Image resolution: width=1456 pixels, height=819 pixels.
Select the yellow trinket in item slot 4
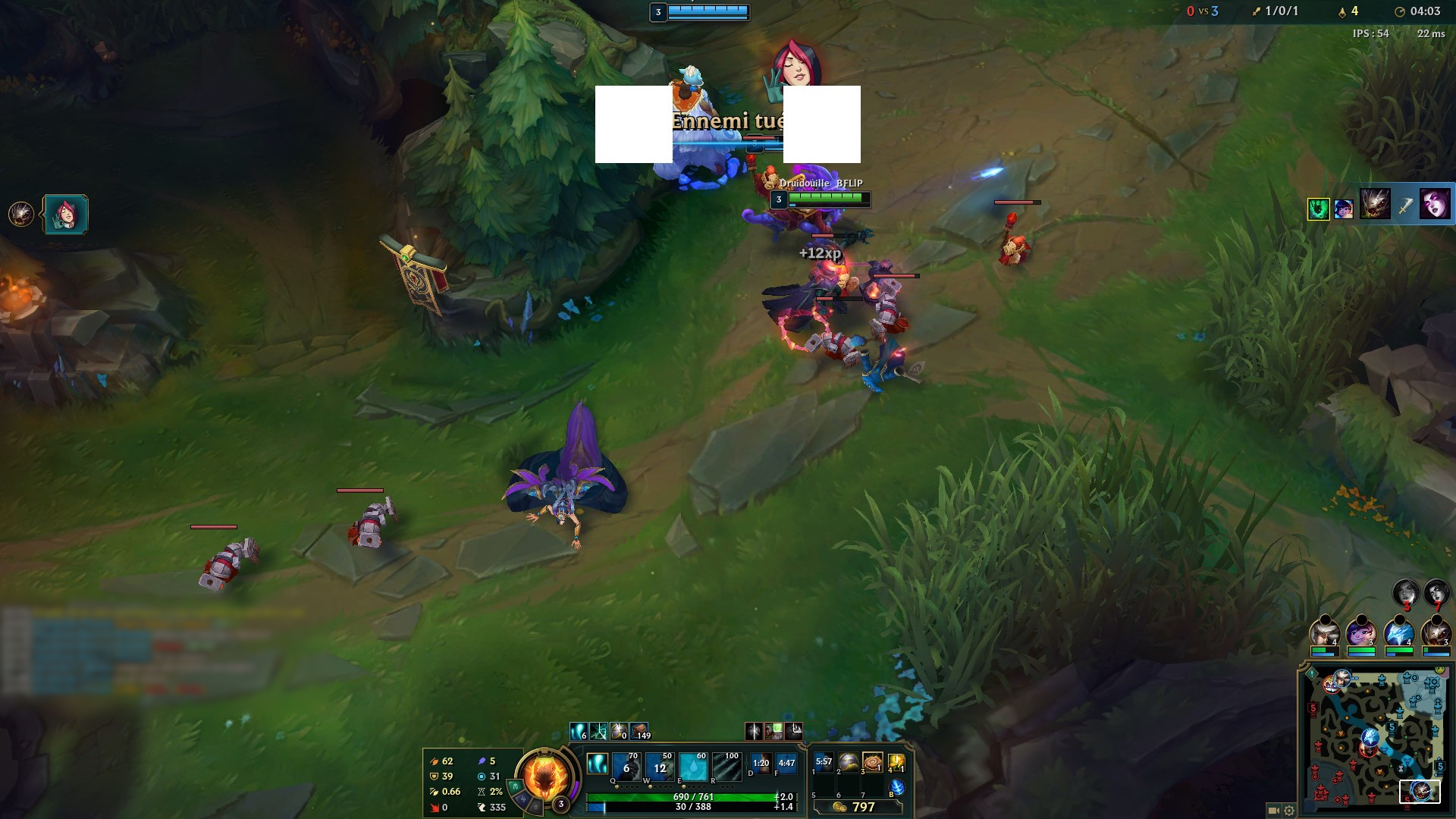click(898, 764)
